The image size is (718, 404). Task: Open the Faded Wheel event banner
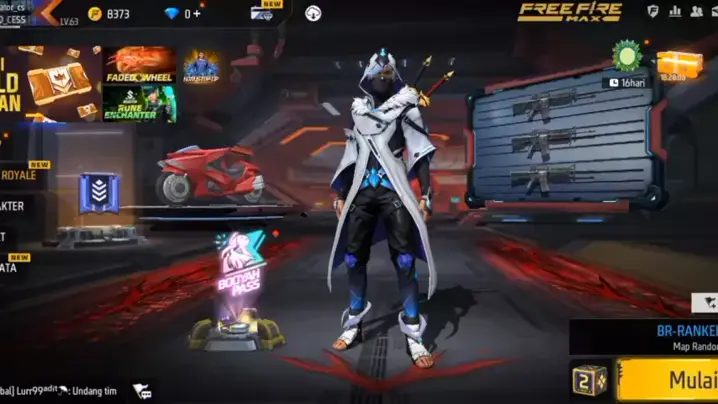(141, 66)
